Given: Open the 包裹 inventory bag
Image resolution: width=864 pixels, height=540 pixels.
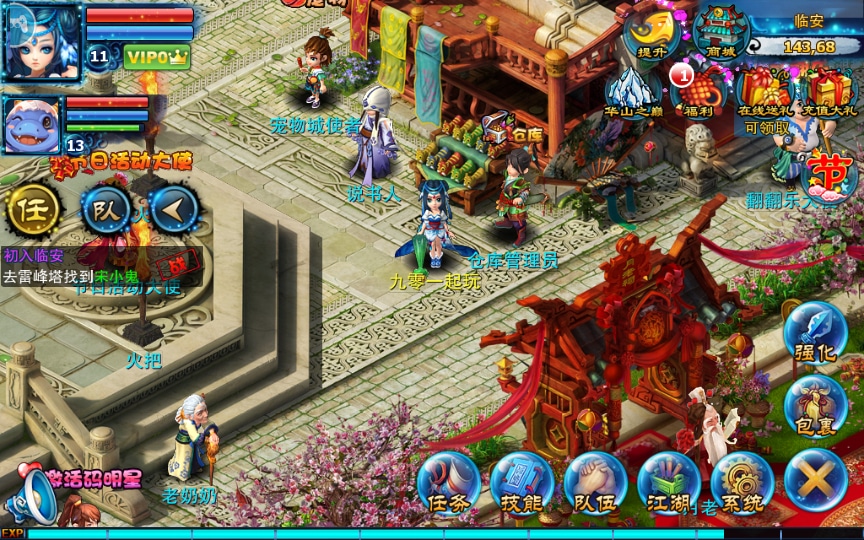Looking at the screenshot, I should [x=815, y=405].
